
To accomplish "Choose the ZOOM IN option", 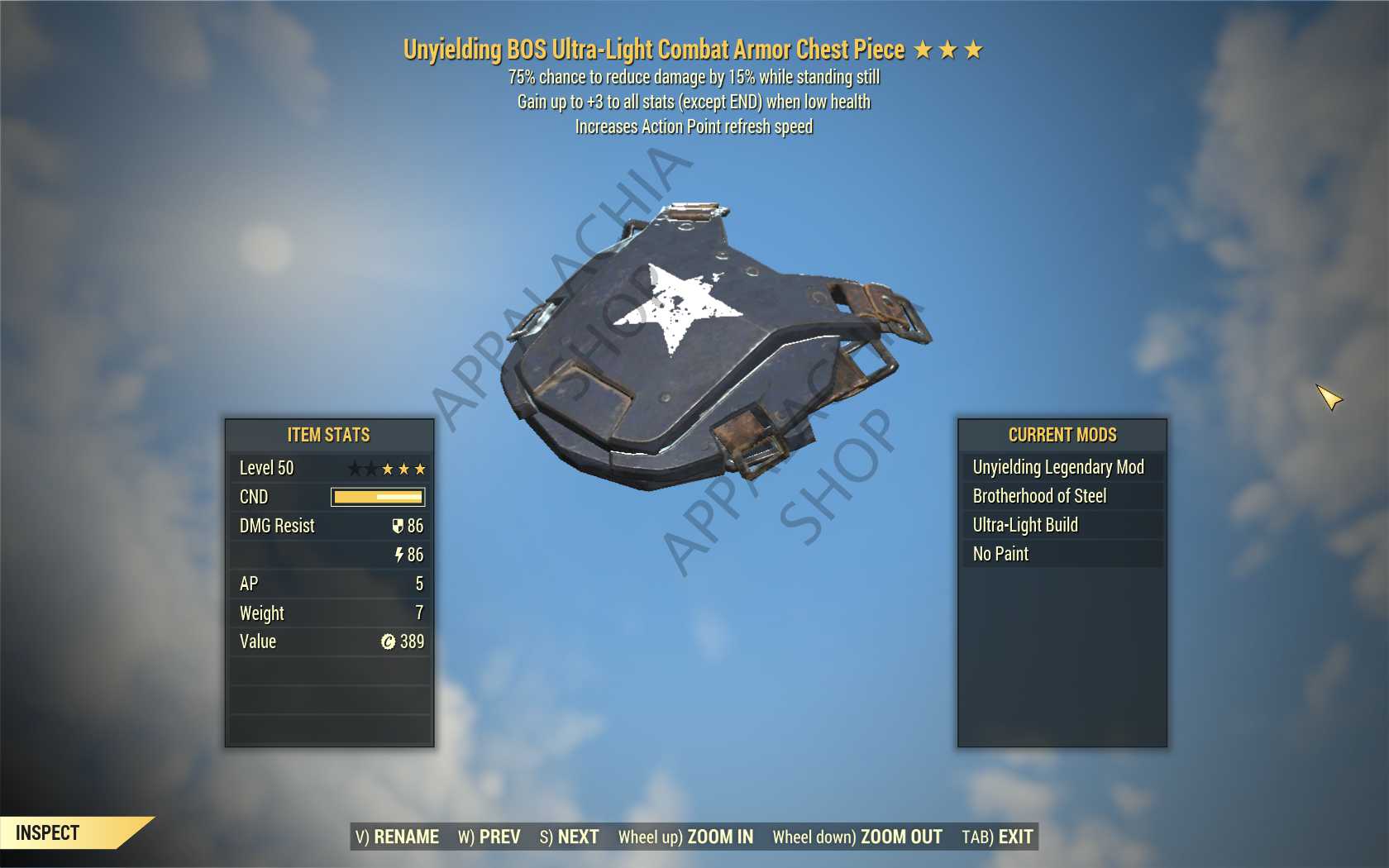I will coord(685,837).
